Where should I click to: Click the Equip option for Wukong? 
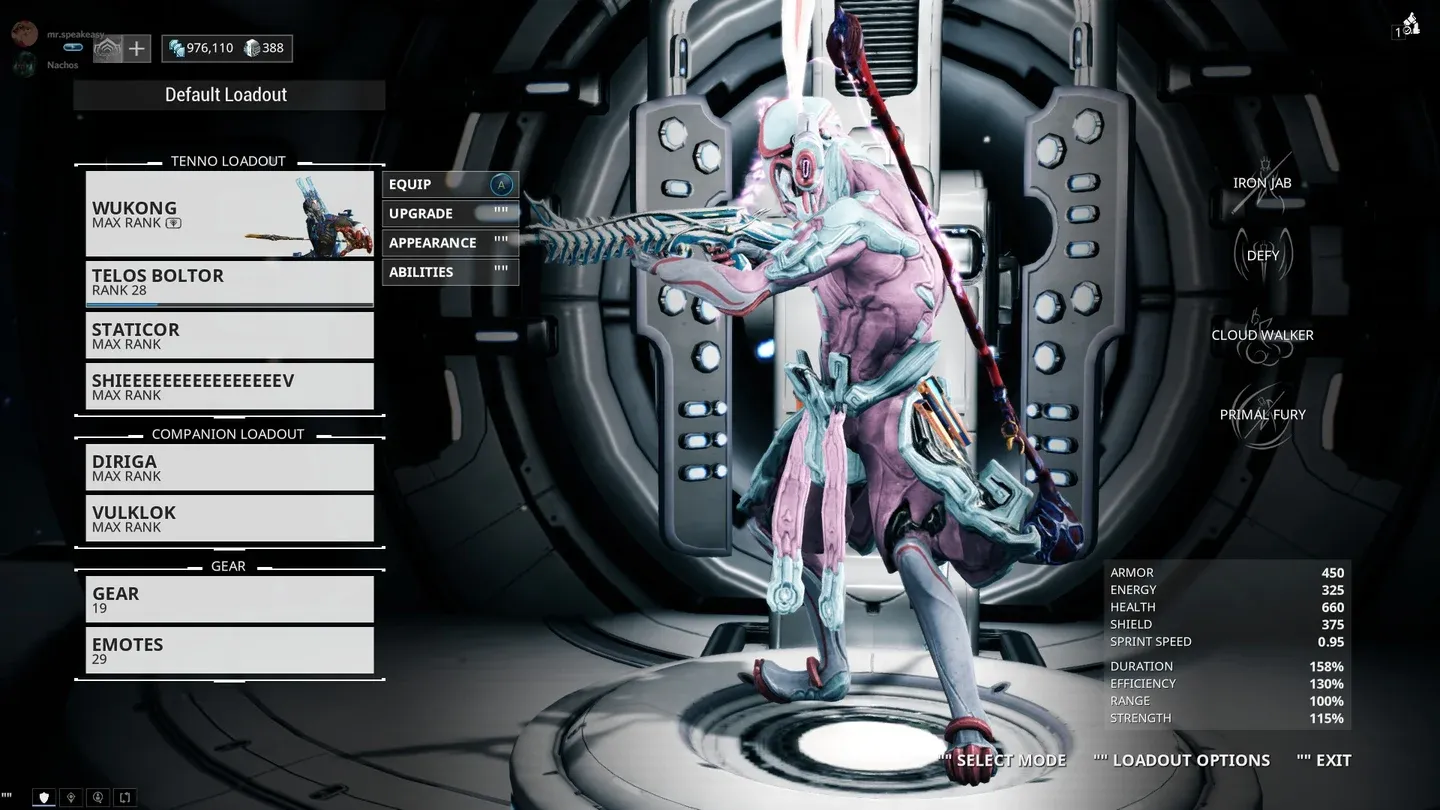[x=450, y=184]
